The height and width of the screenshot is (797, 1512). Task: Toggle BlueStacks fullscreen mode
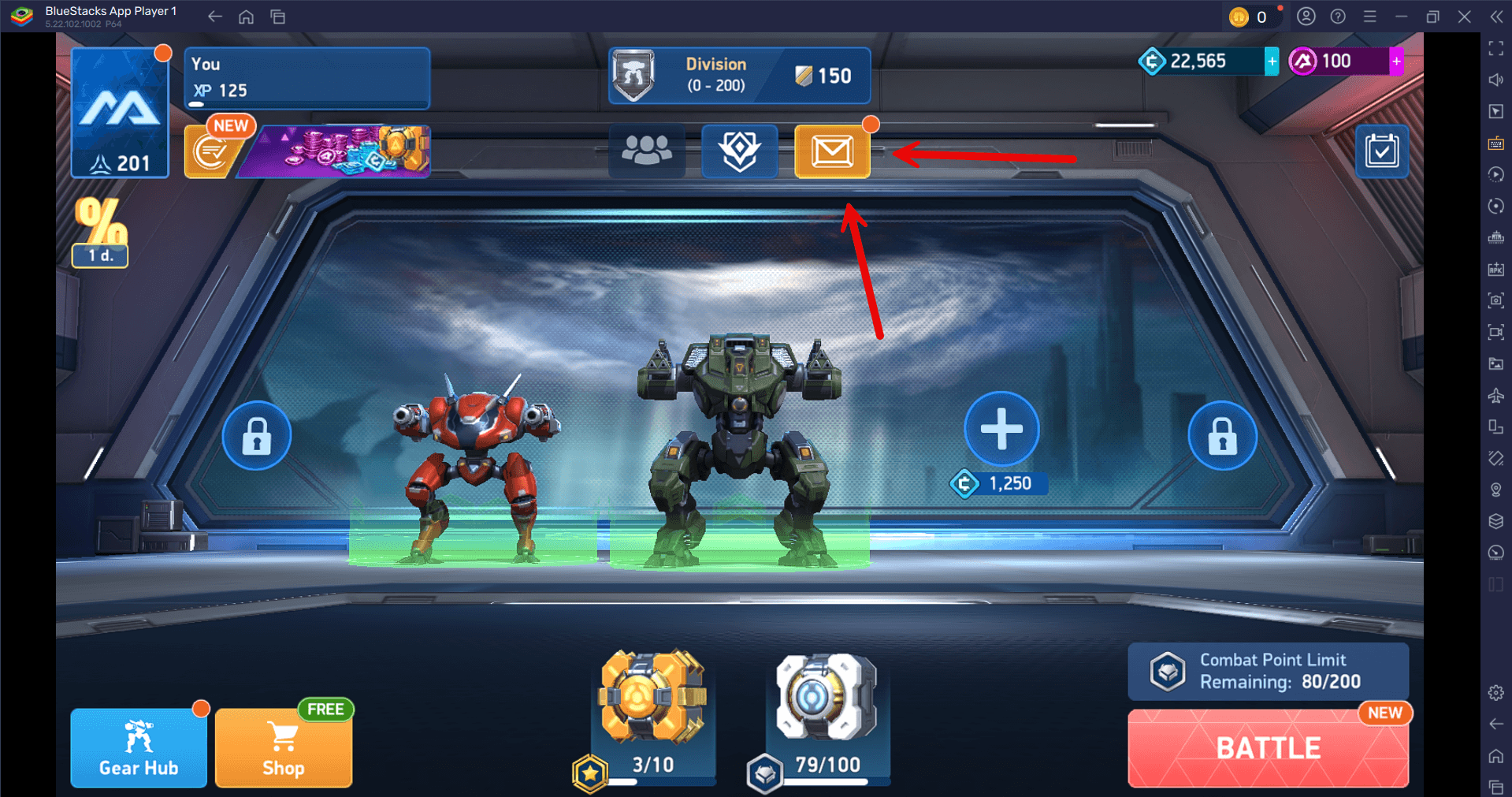pyautogui.click(x=1495, y=49)
